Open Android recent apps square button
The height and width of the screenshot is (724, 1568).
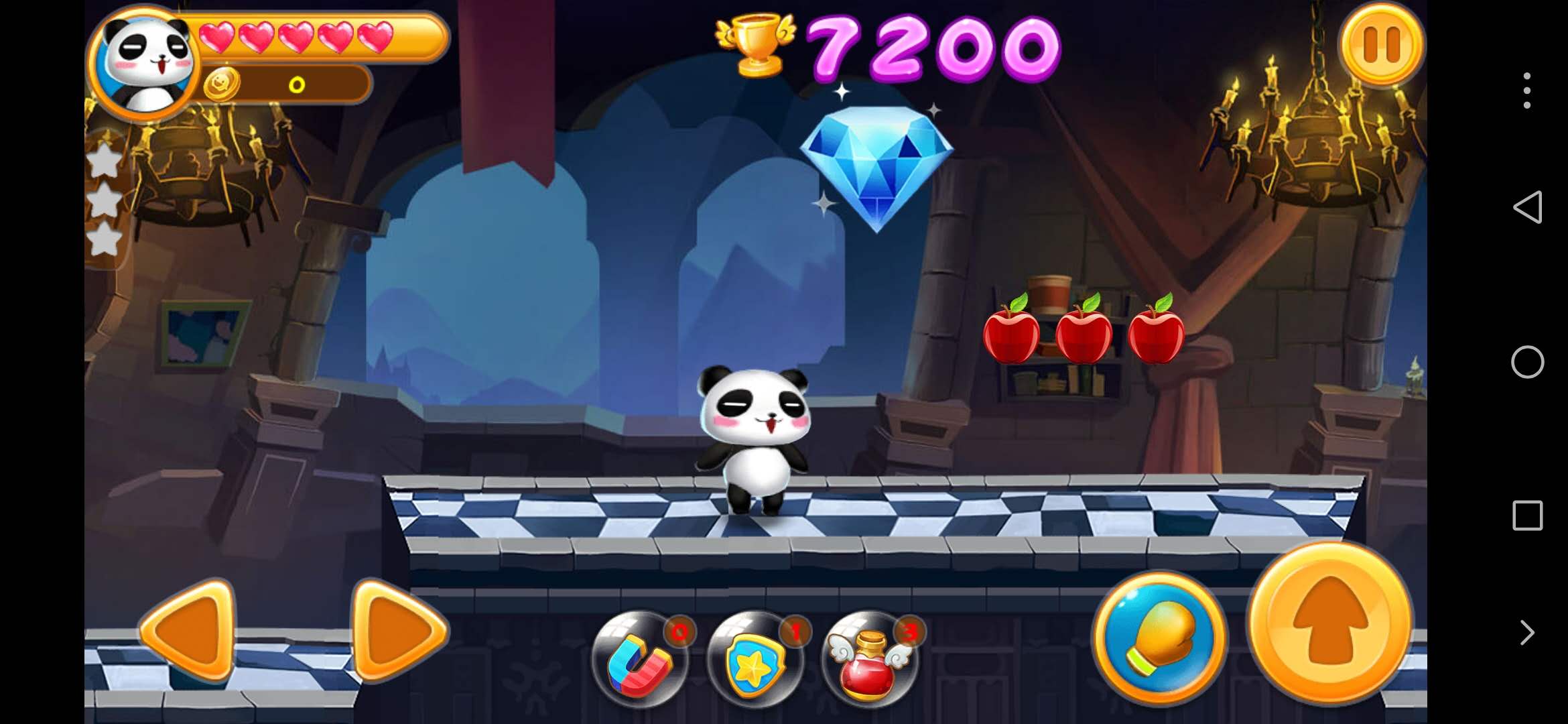point(1527,516)
